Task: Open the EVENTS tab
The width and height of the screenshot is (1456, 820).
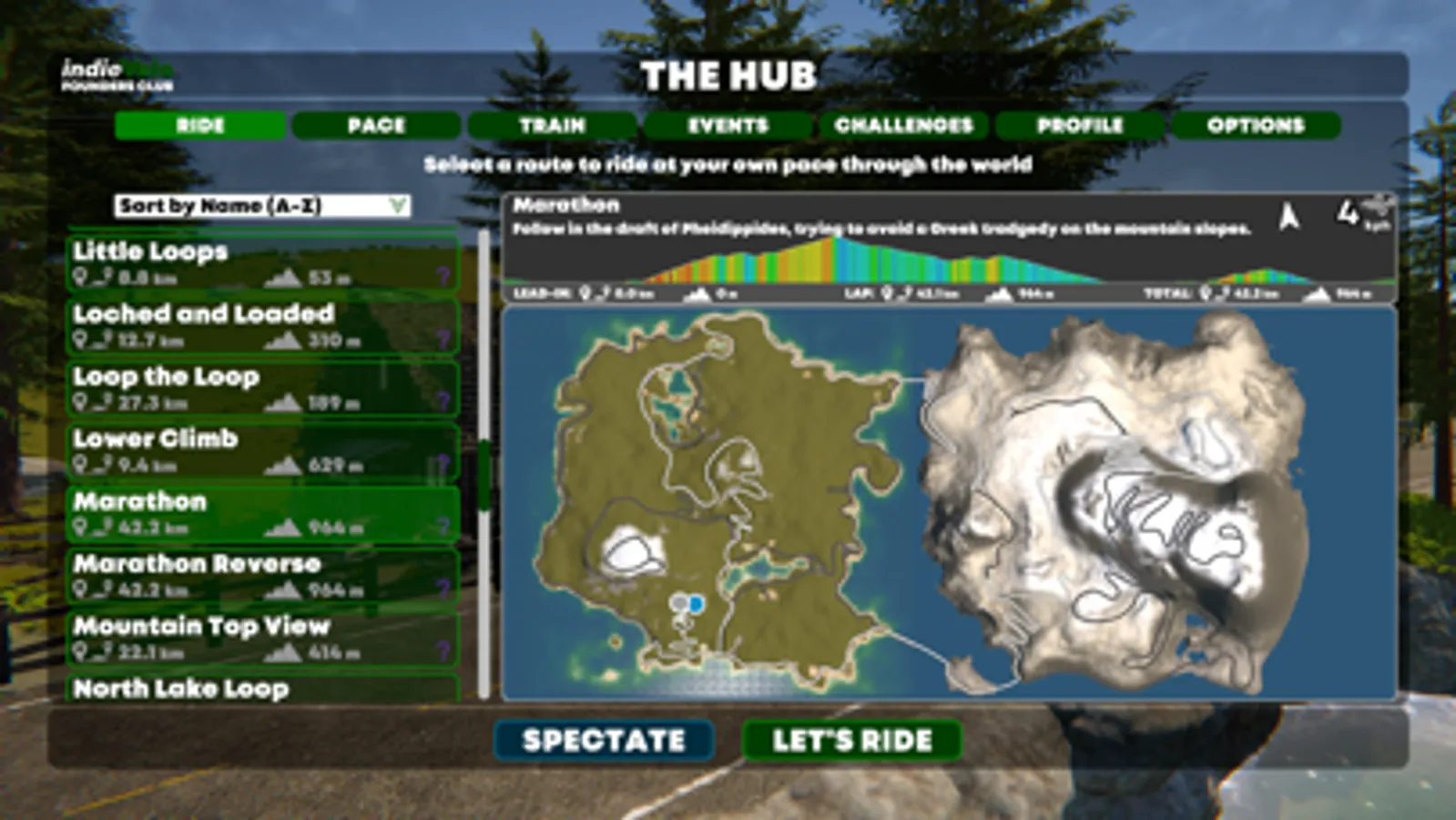Action: tap(728, 126)
